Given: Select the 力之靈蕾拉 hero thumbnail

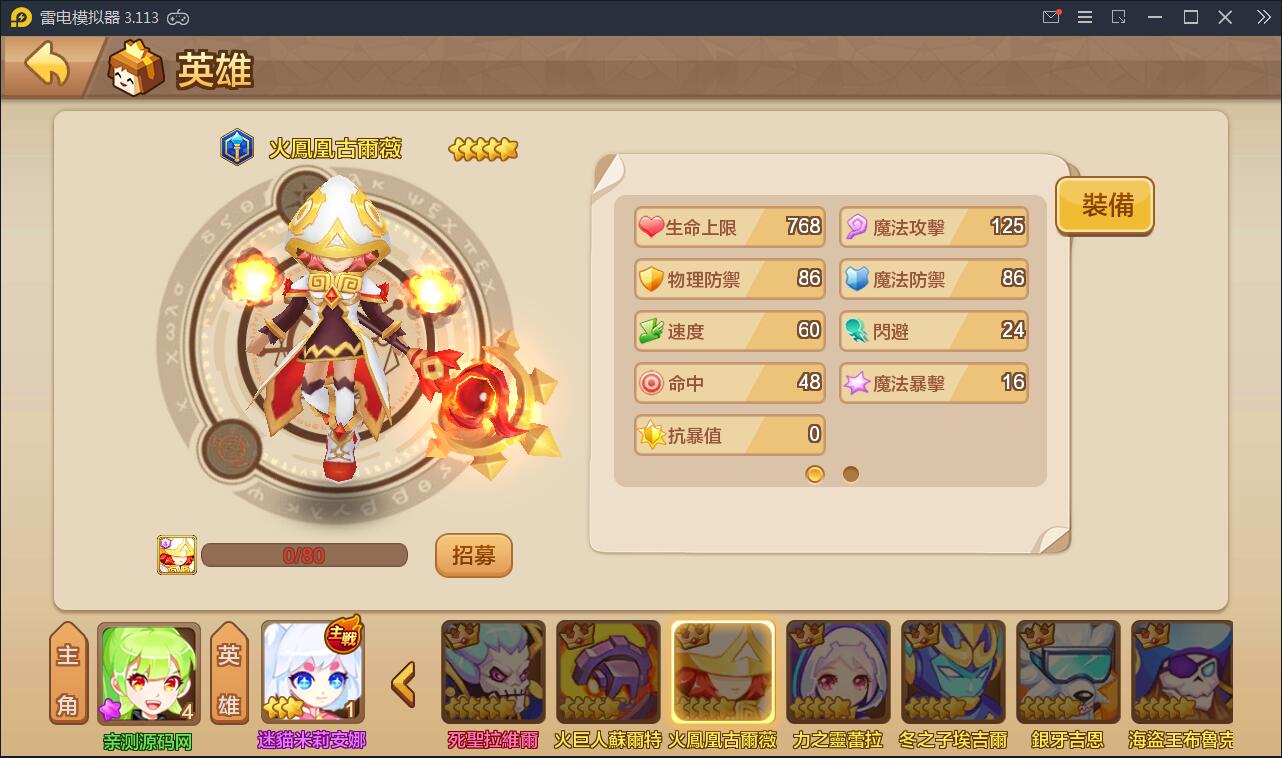Looking at the screenshot, I should (838, 670).
